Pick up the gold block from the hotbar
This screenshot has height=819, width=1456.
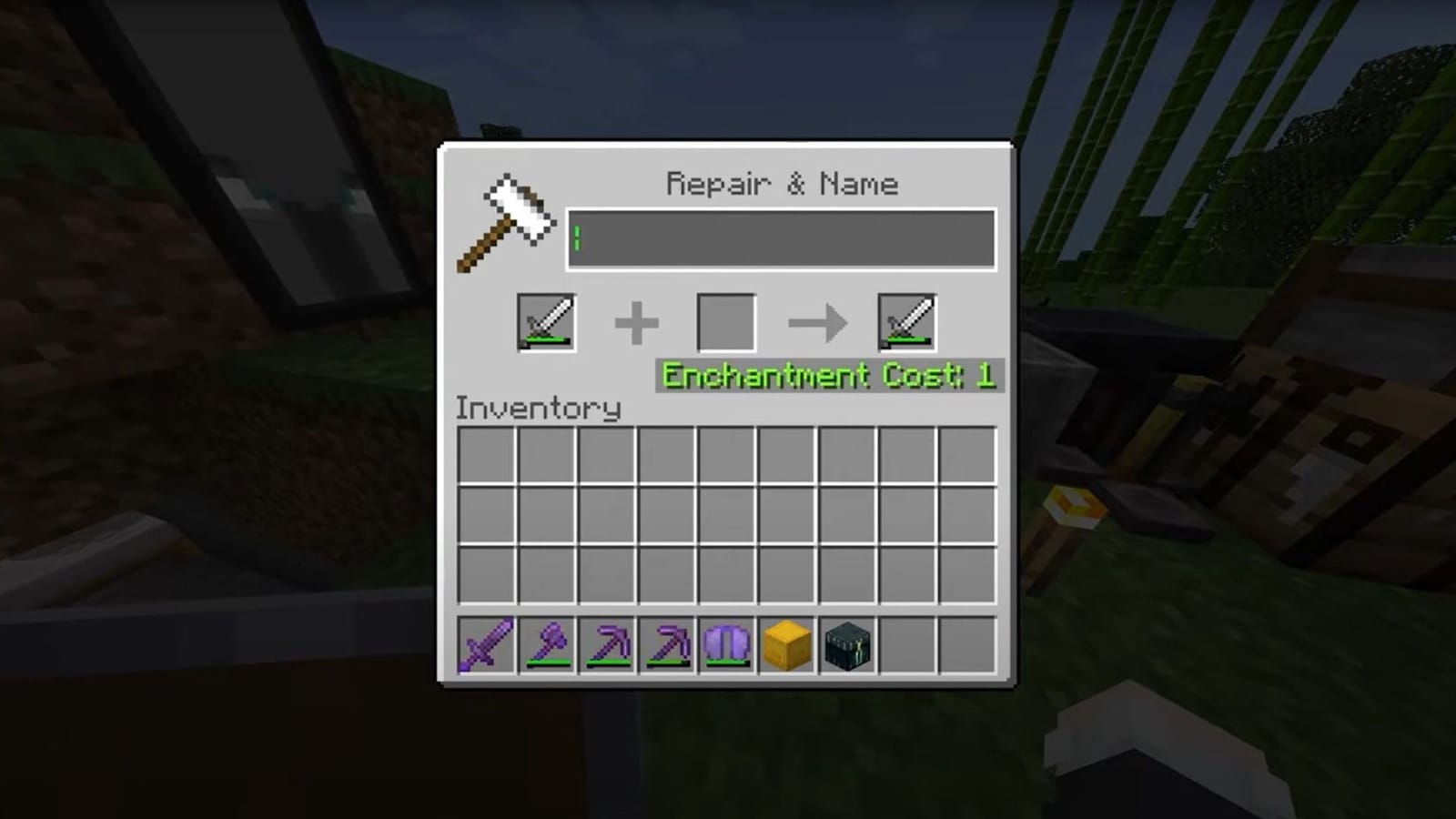[x=785, y=646]
